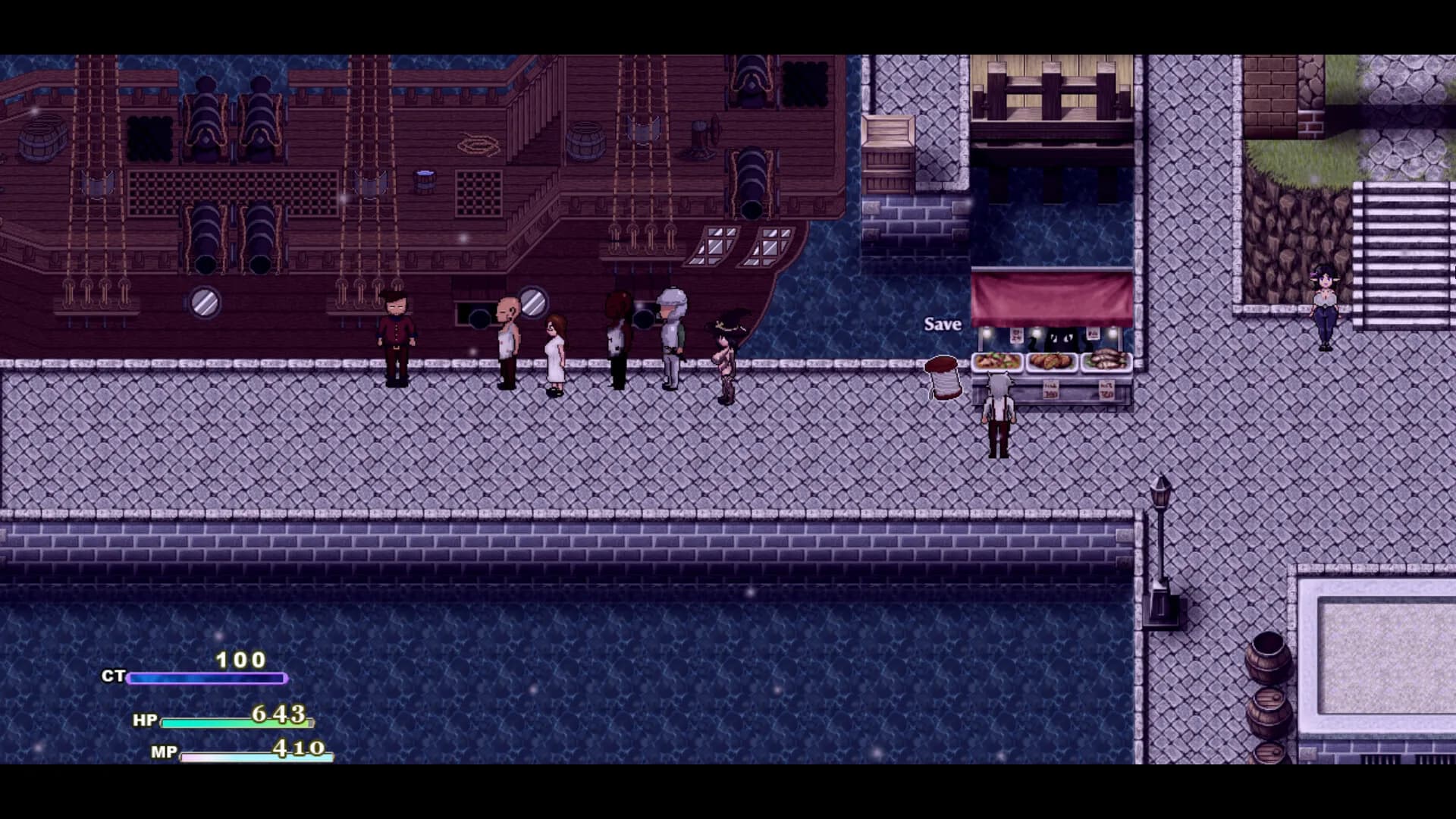Click the Save indicator text
Screen dimensions: 1456x819
click(942, 325)
